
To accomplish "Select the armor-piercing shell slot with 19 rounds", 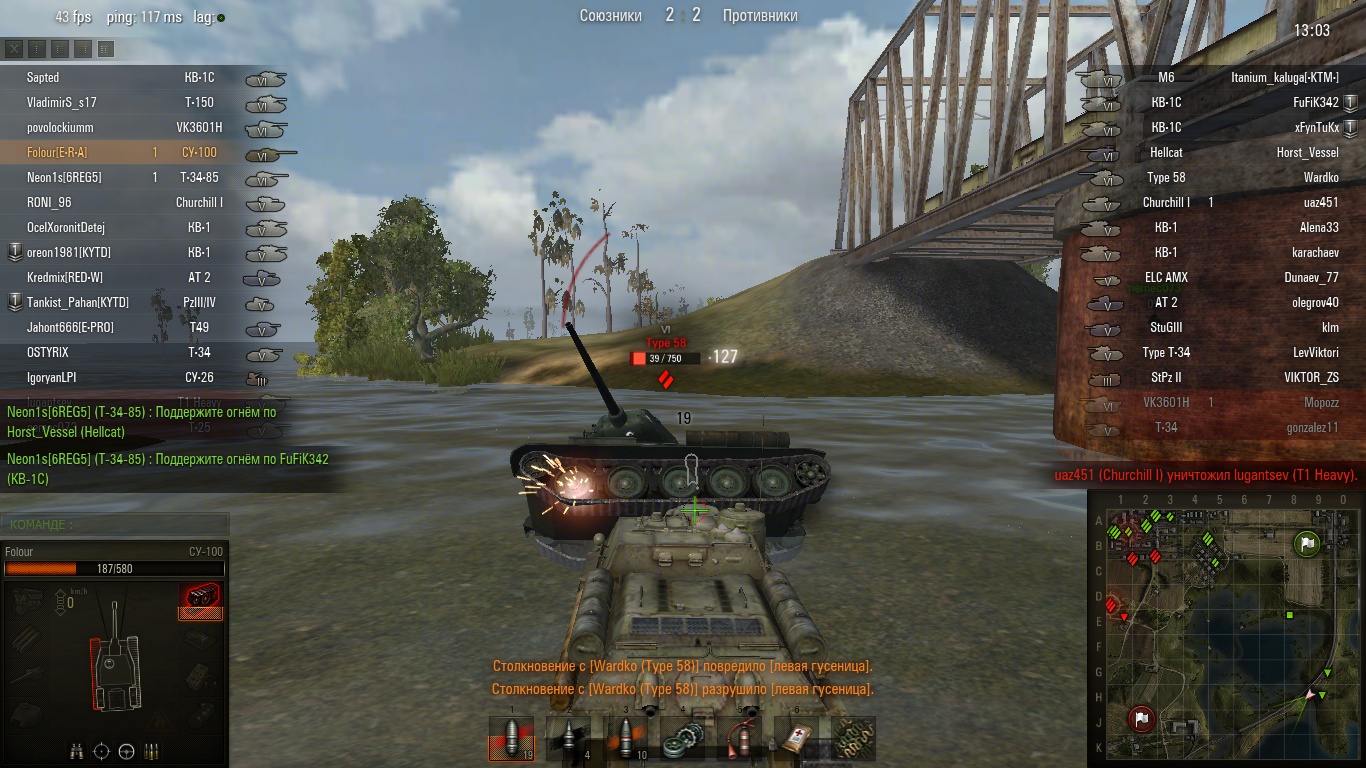I will pos(510,740).
